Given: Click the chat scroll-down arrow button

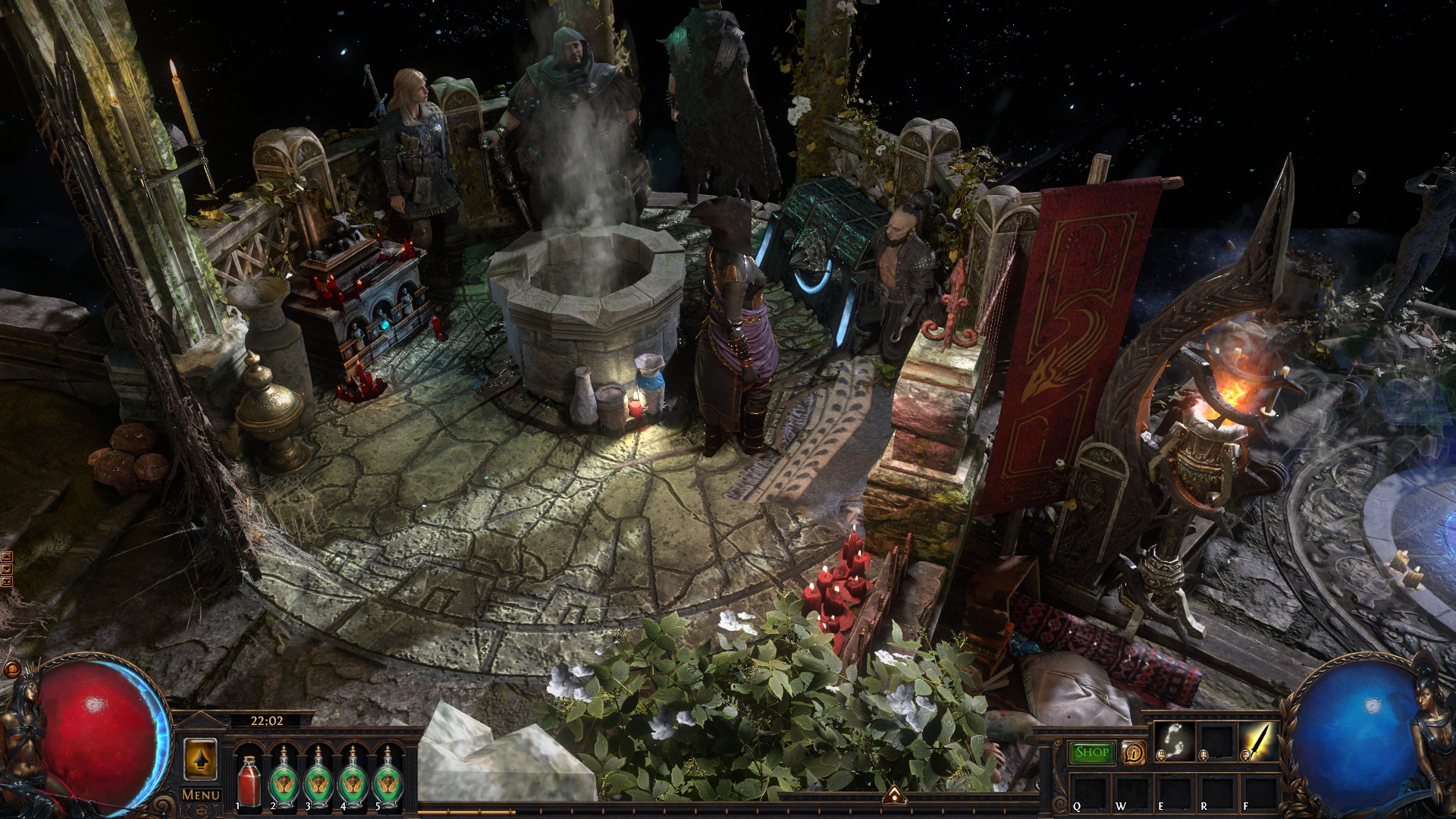Looking at the screenshot, I should (6, 570).
